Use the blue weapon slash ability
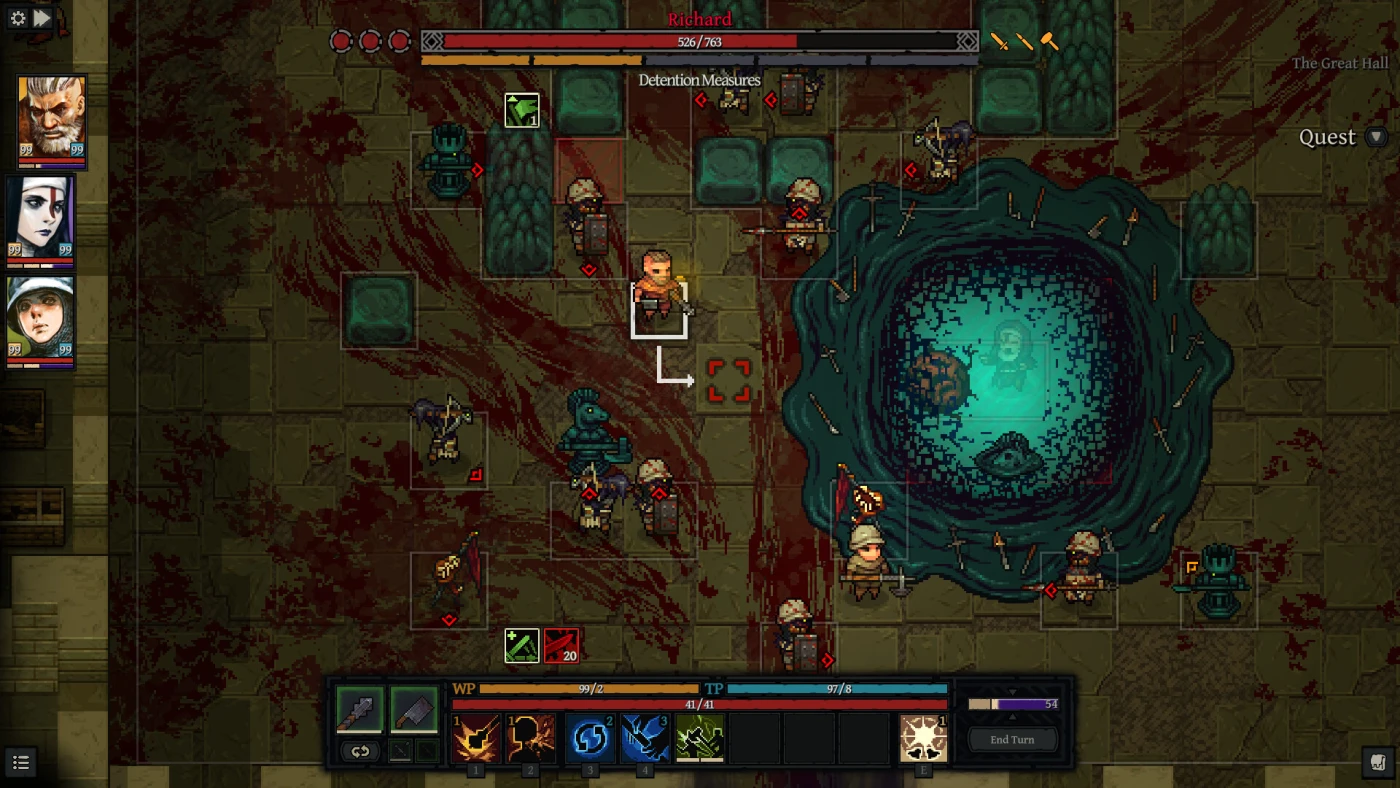The width and height of the screenshot is (1400, 788). point(645,739)
